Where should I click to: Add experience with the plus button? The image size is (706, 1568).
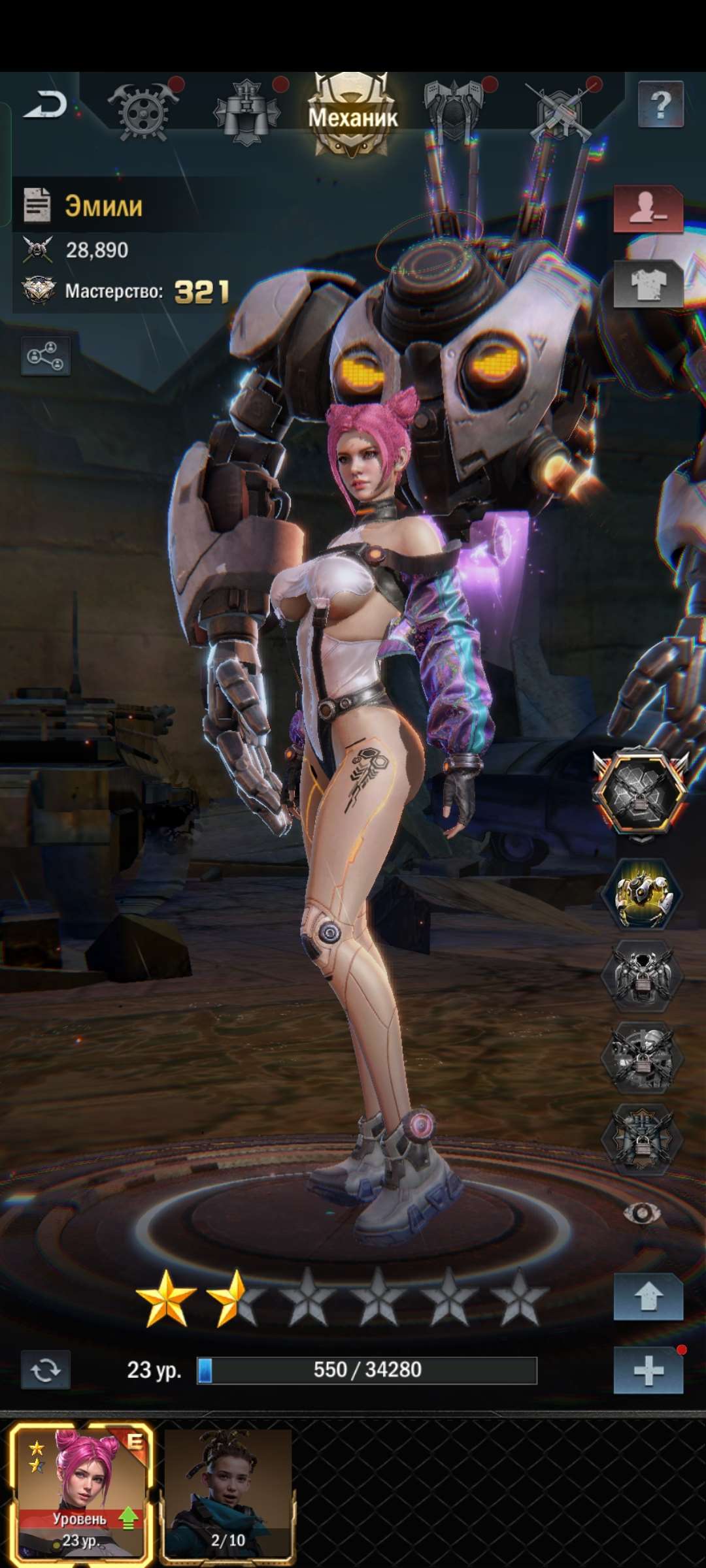[x=648, y=1370]
